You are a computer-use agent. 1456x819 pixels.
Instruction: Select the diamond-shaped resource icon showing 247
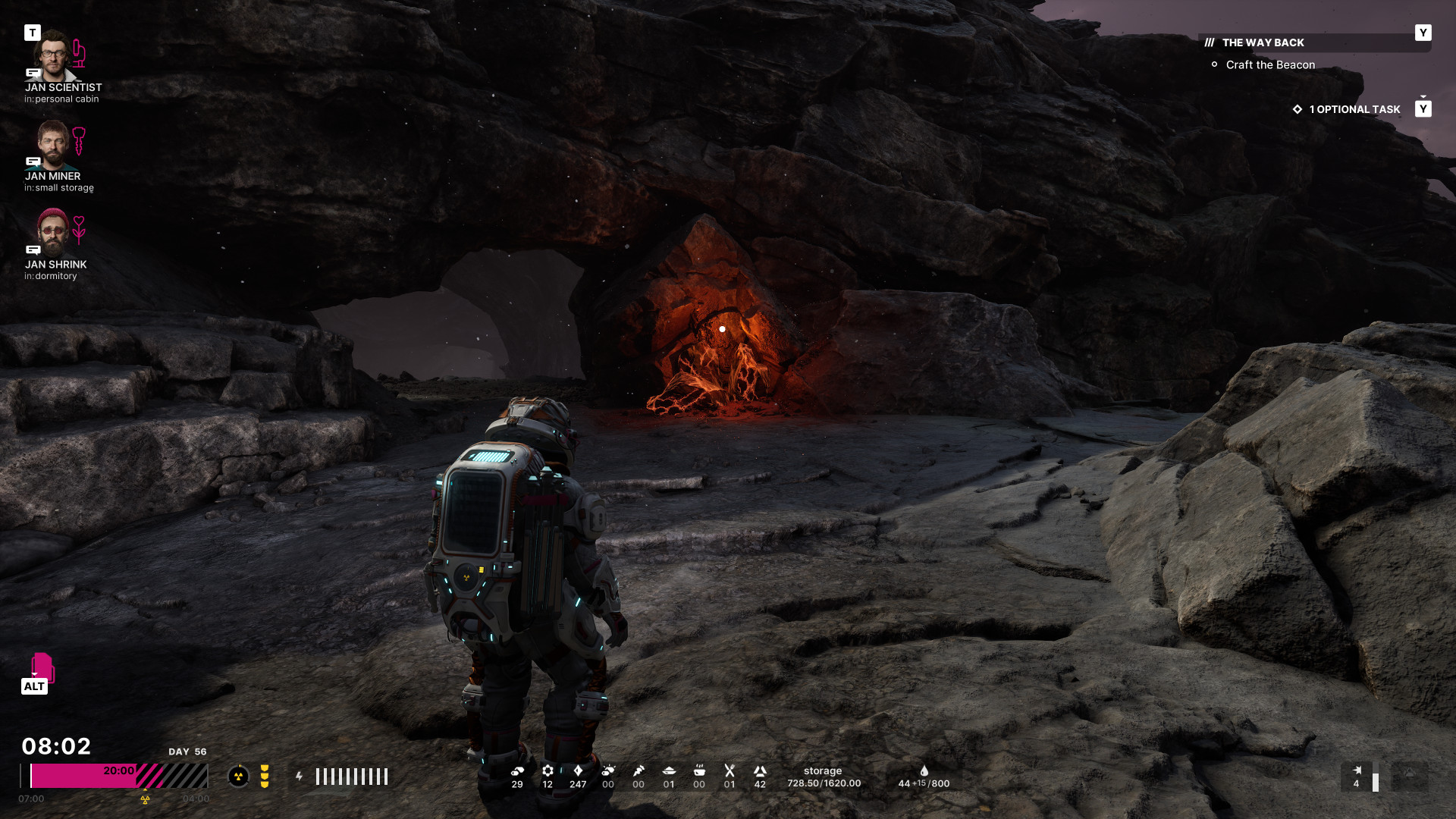click(x=578, y=771)
